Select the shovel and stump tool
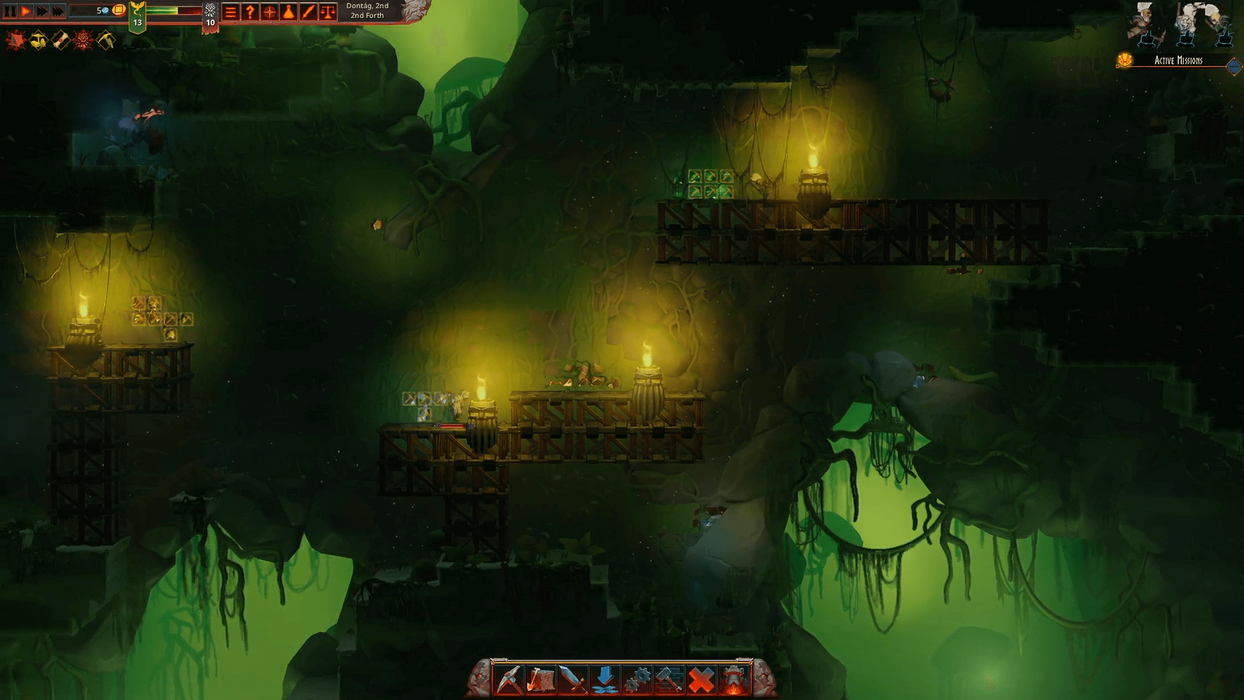Screen dimensions: 1244x700 point(540,679)
